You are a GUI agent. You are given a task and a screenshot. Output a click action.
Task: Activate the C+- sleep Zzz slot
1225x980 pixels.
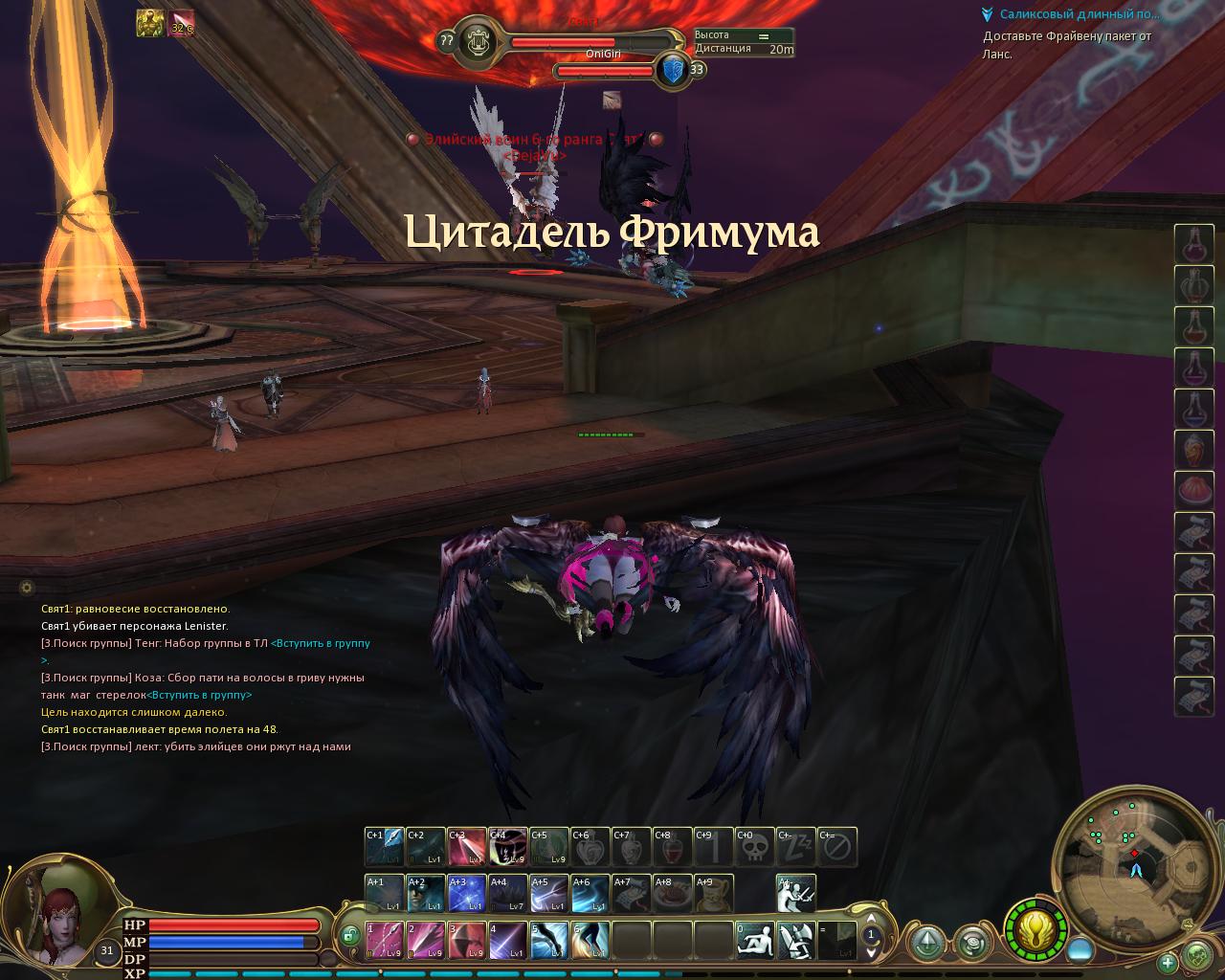(x=795, y=847)
